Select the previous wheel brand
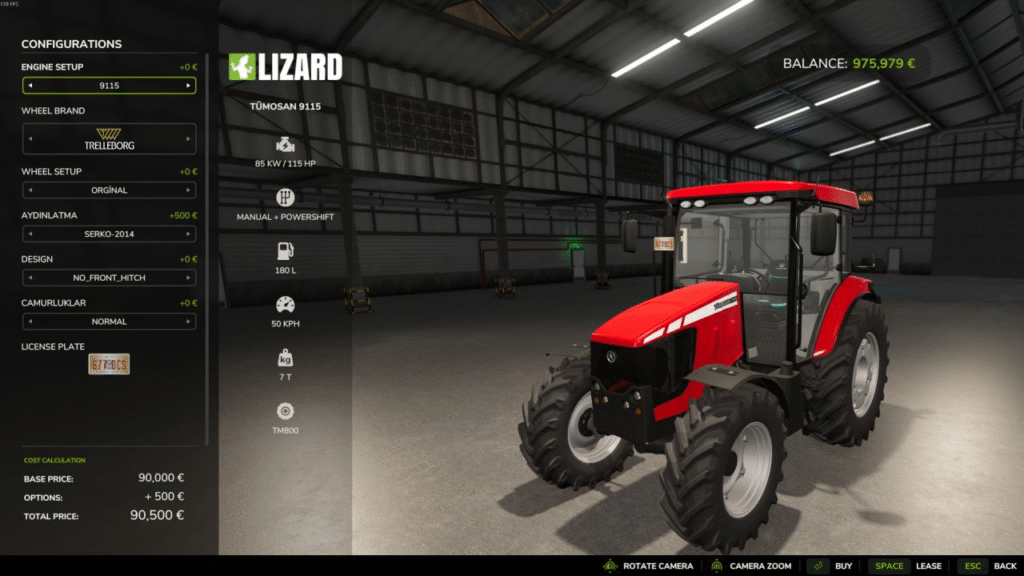The width and height of the screenshot is (1024, 576). 30,139
